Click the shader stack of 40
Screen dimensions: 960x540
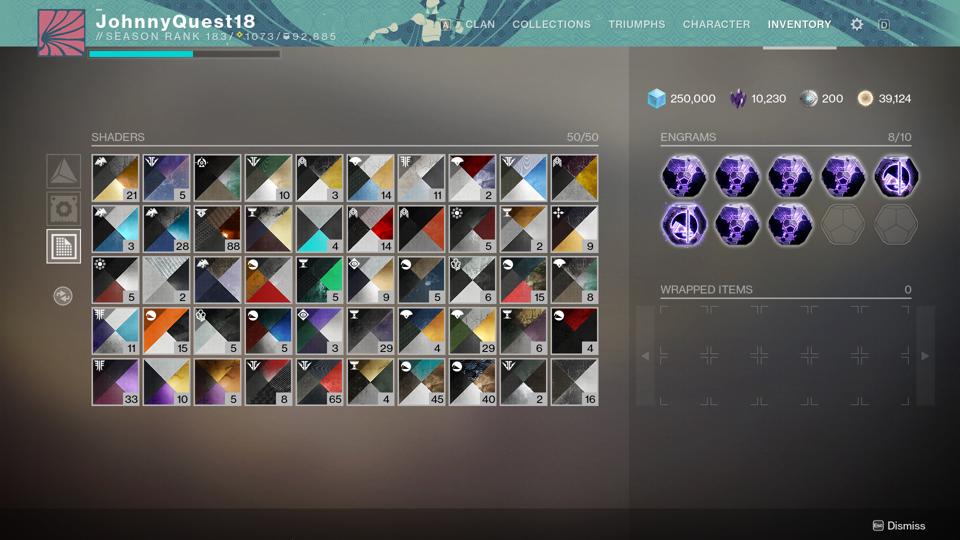pos(473,382)
